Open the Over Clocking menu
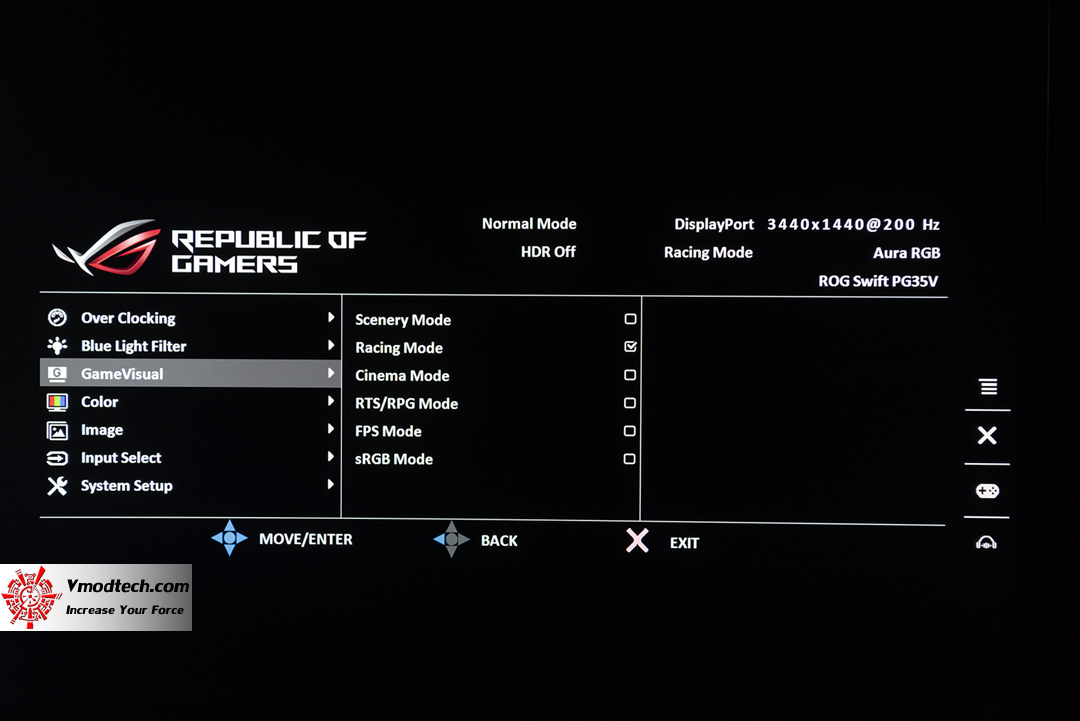This screenshot has height=721, width=1080. (128, 318)
